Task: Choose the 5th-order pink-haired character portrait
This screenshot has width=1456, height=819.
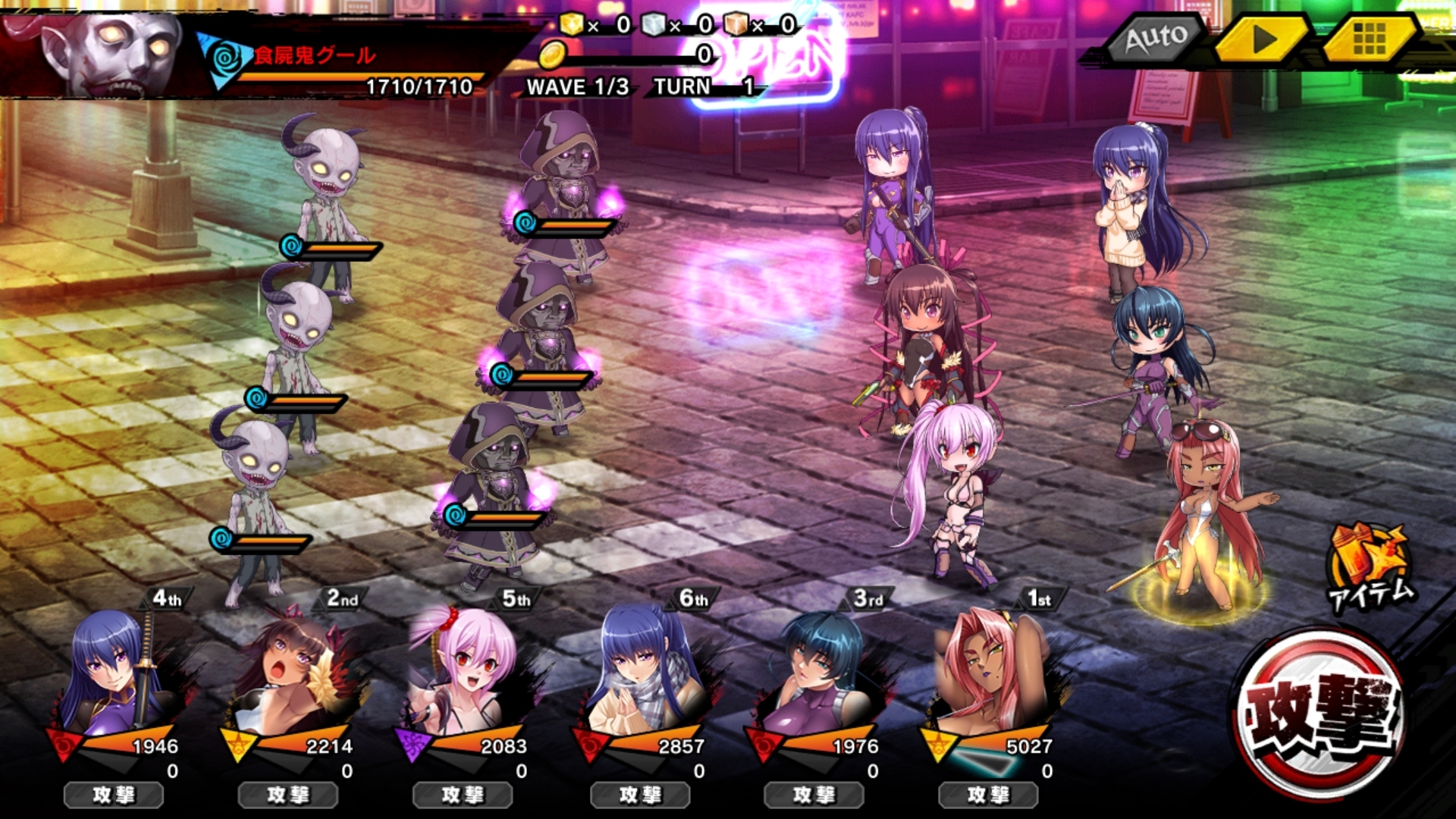Action: tap(463, 675)
